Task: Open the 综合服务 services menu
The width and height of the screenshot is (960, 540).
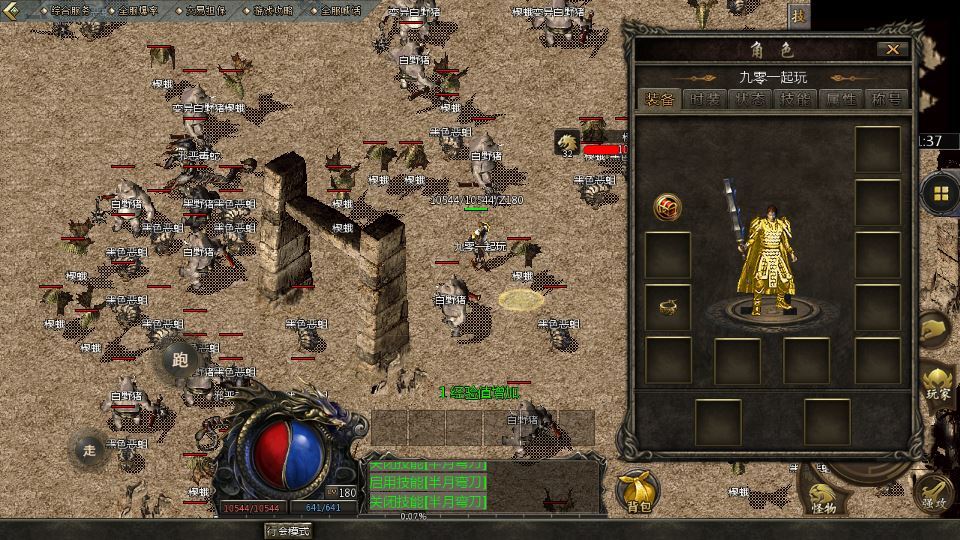Action: 70,10
